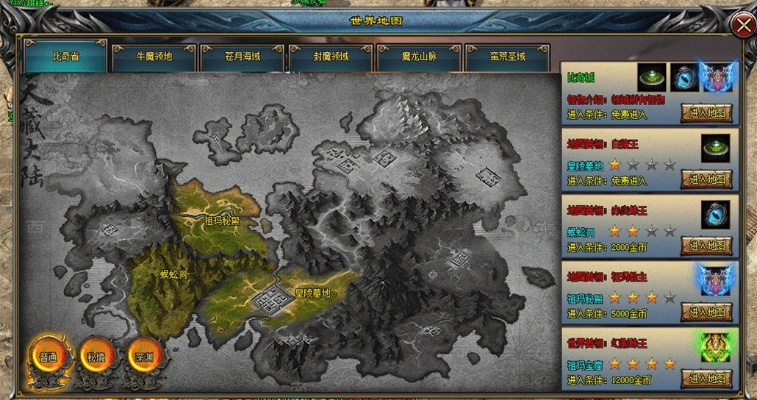The height and width of the screenshot is (400, 757).
Task: Enter the 12000-gold 祖玛宝库 map
Action: [x=708, y=378]
